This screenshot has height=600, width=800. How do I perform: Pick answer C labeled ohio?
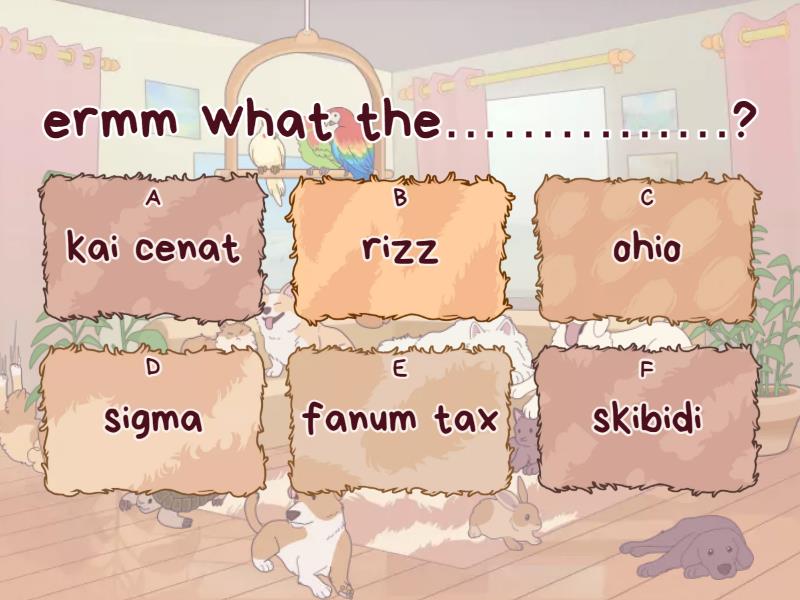tap(647, 247)
